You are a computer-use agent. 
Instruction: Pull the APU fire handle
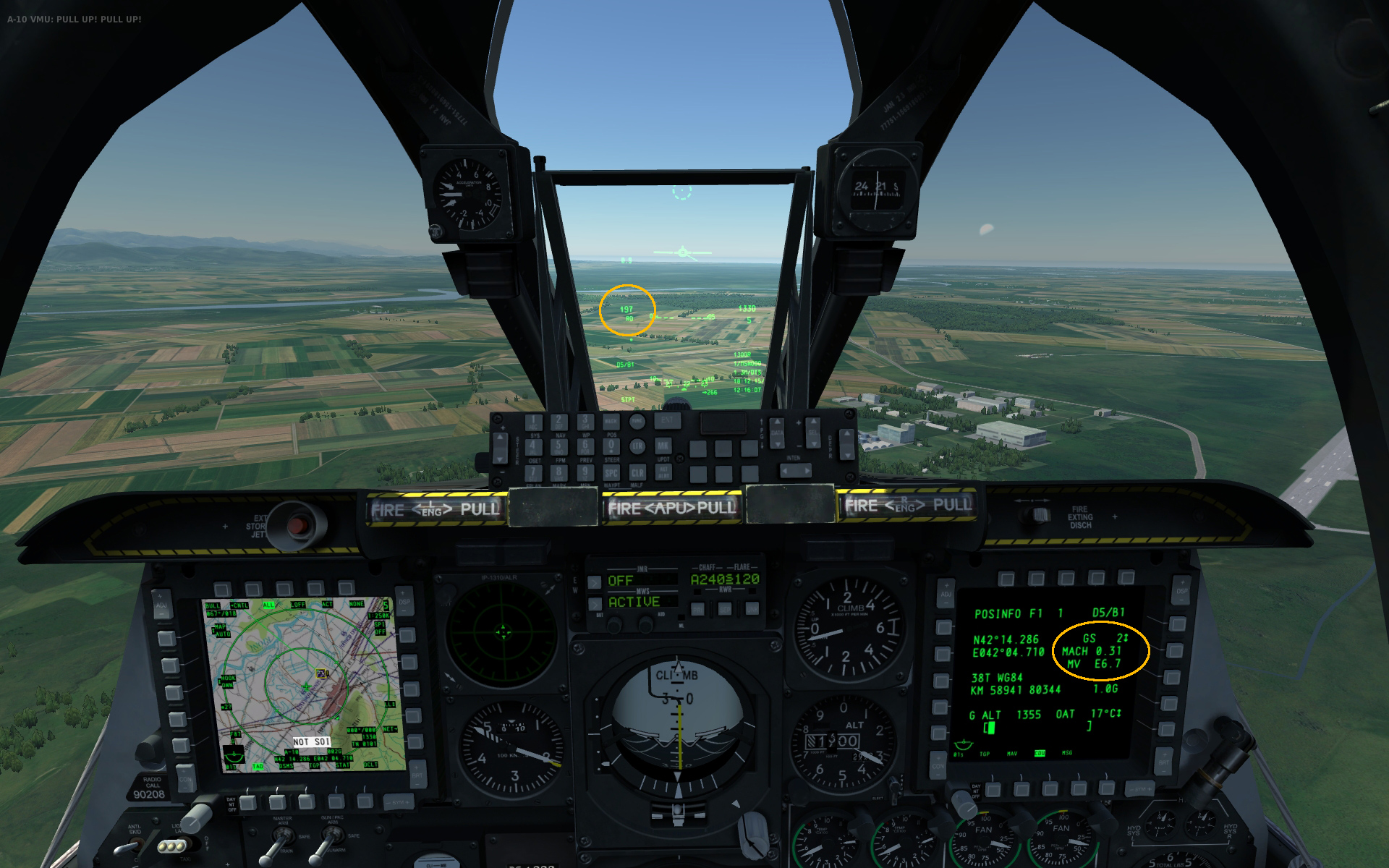671,507
